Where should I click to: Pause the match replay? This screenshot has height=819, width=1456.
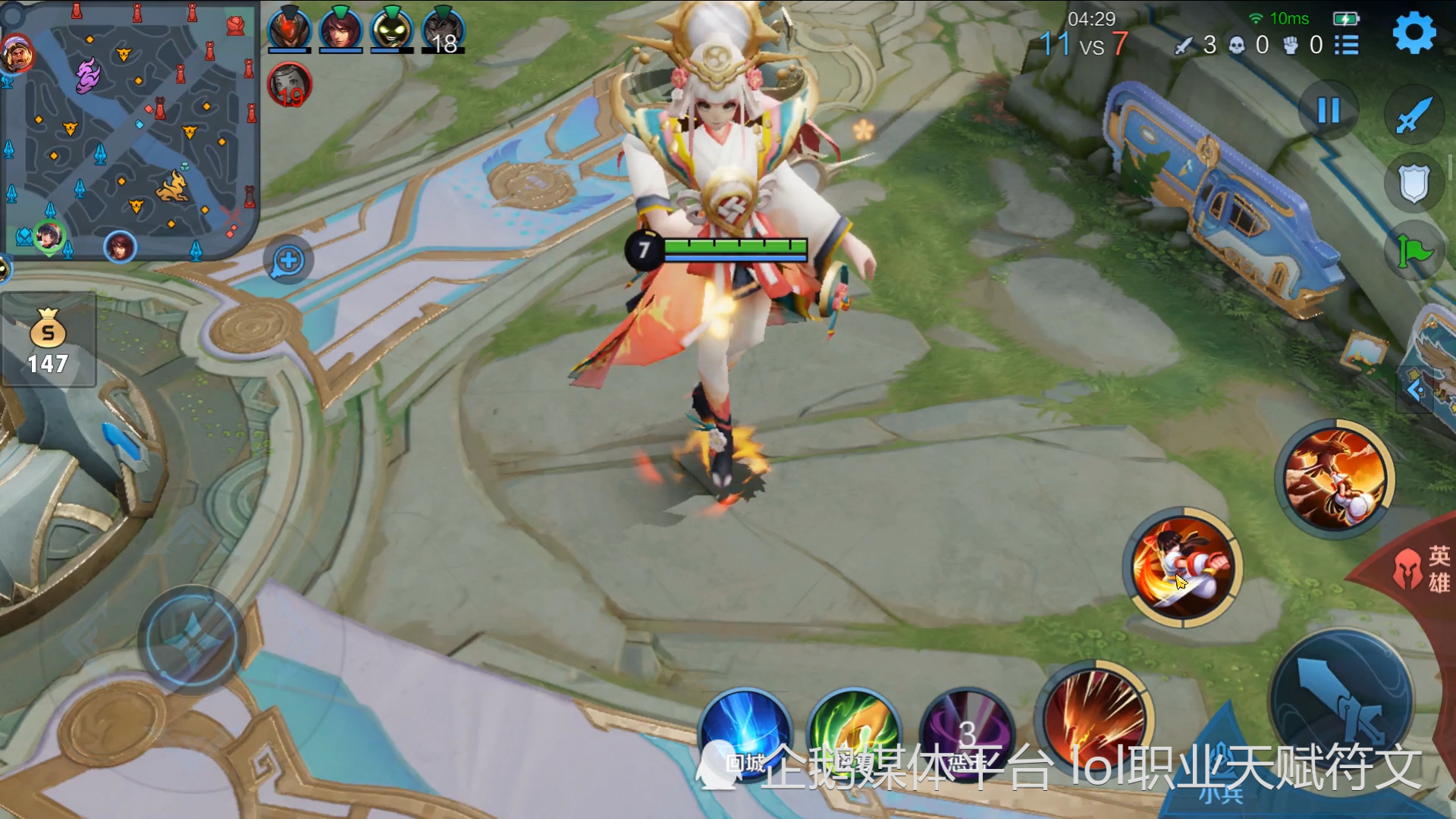1329,111
